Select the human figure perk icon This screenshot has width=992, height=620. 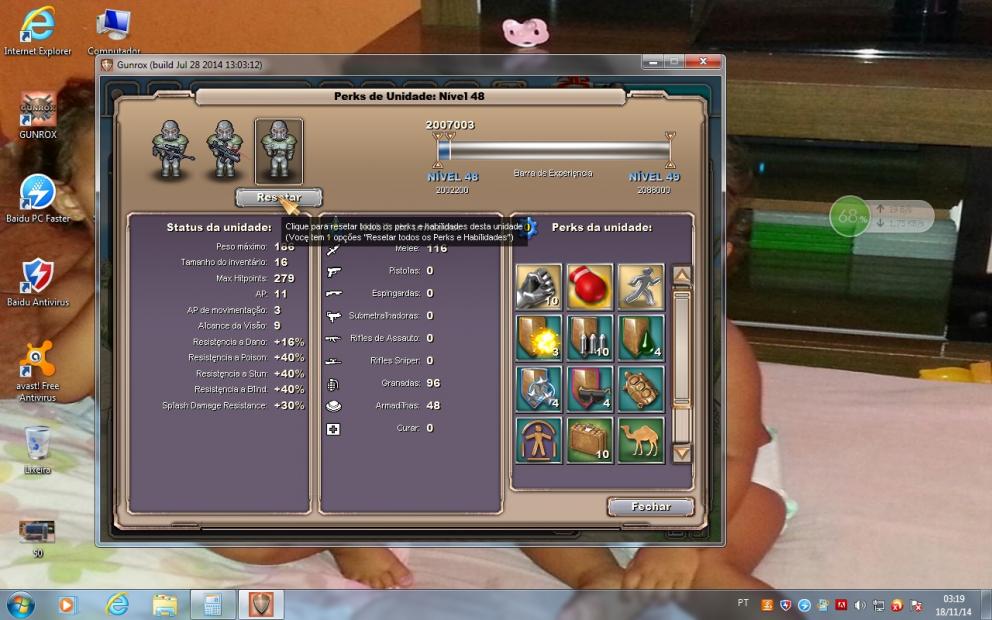(539, 440)
